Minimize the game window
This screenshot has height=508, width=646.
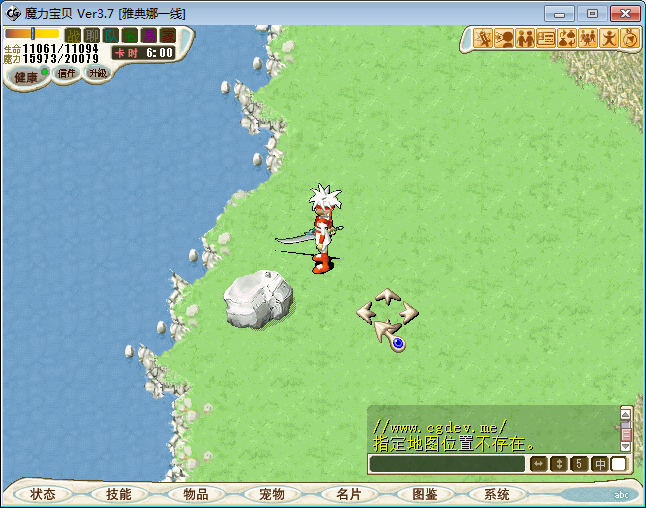point(562,13)
